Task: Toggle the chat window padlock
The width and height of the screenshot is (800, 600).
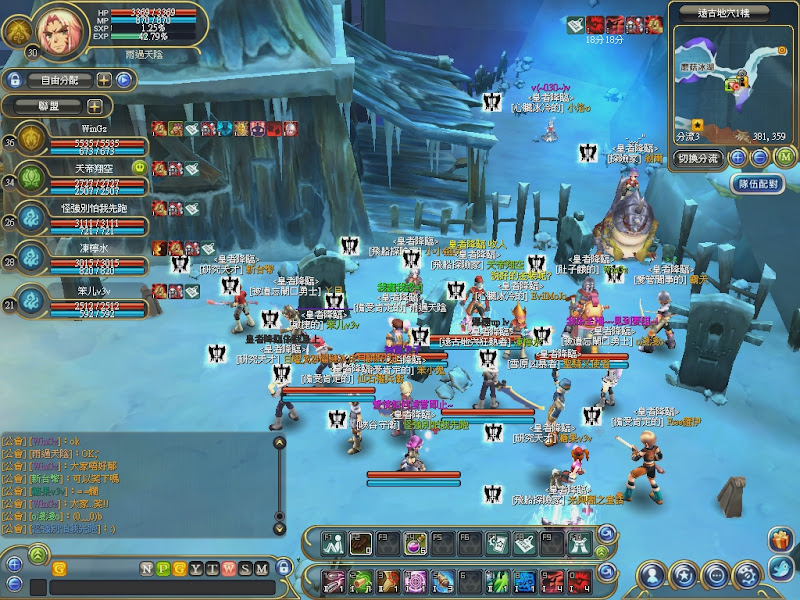Action: click(283, 569)
